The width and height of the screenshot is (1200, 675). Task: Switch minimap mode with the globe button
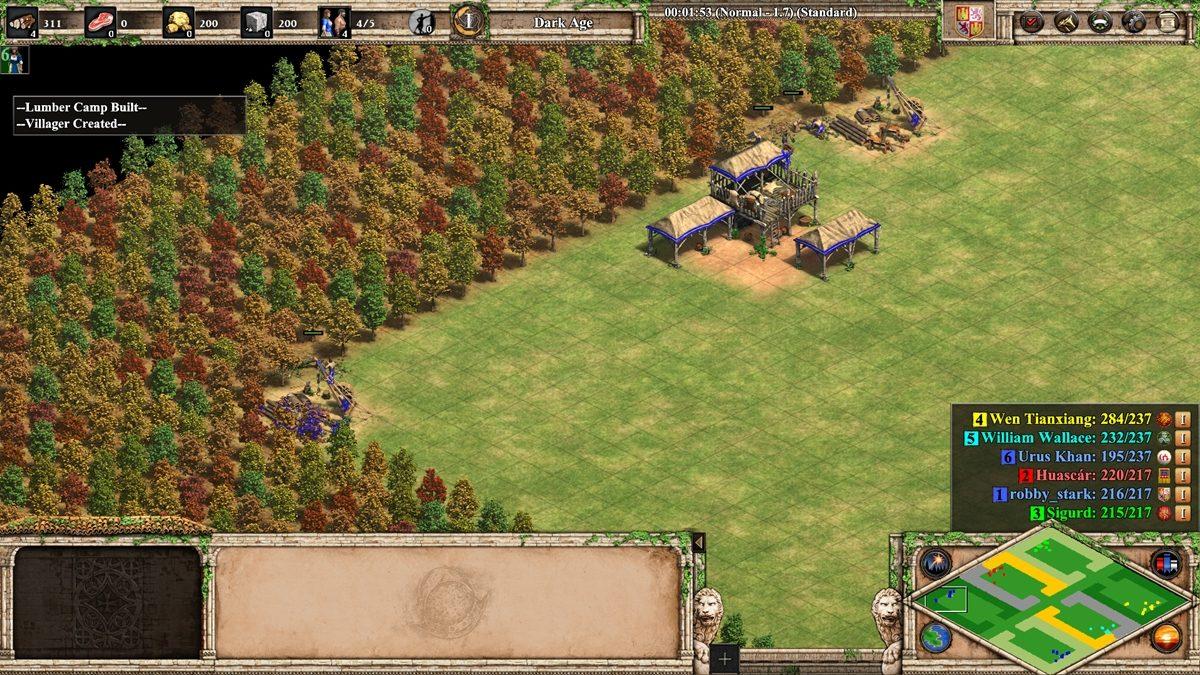point(935,637)
